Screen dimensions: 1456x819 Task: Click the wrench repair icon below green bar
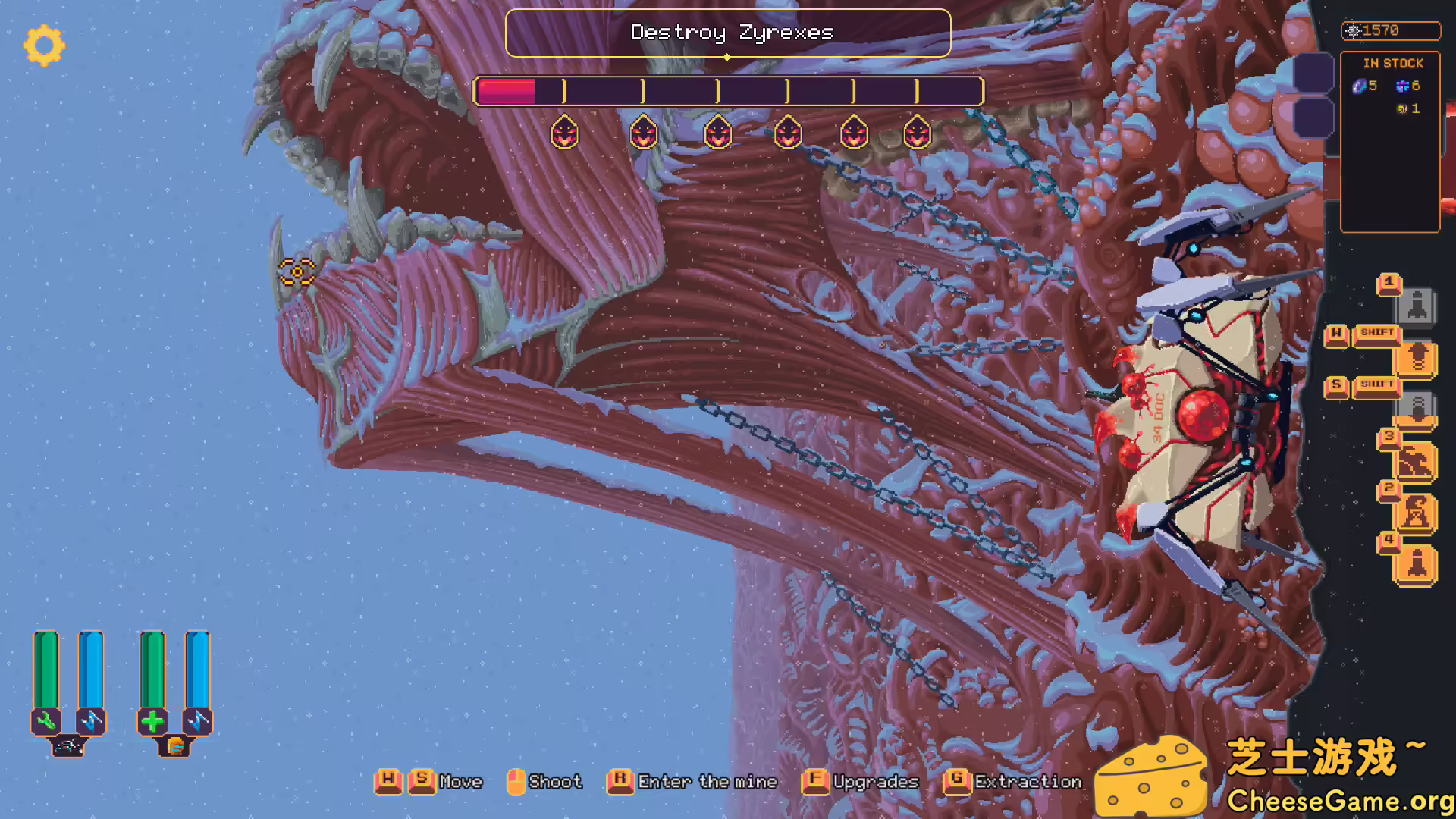45,720
